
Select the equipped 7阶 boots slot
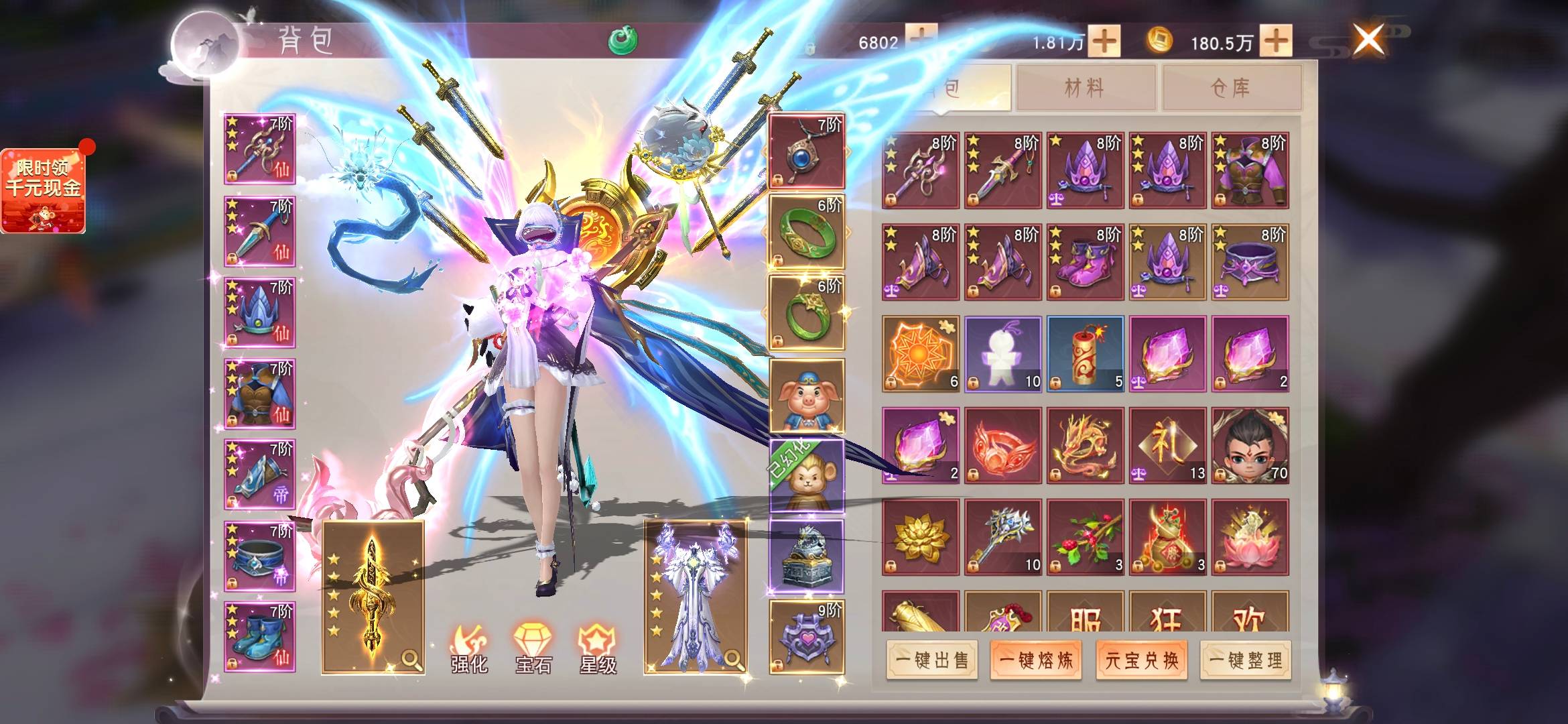click(x=259, y=637)
